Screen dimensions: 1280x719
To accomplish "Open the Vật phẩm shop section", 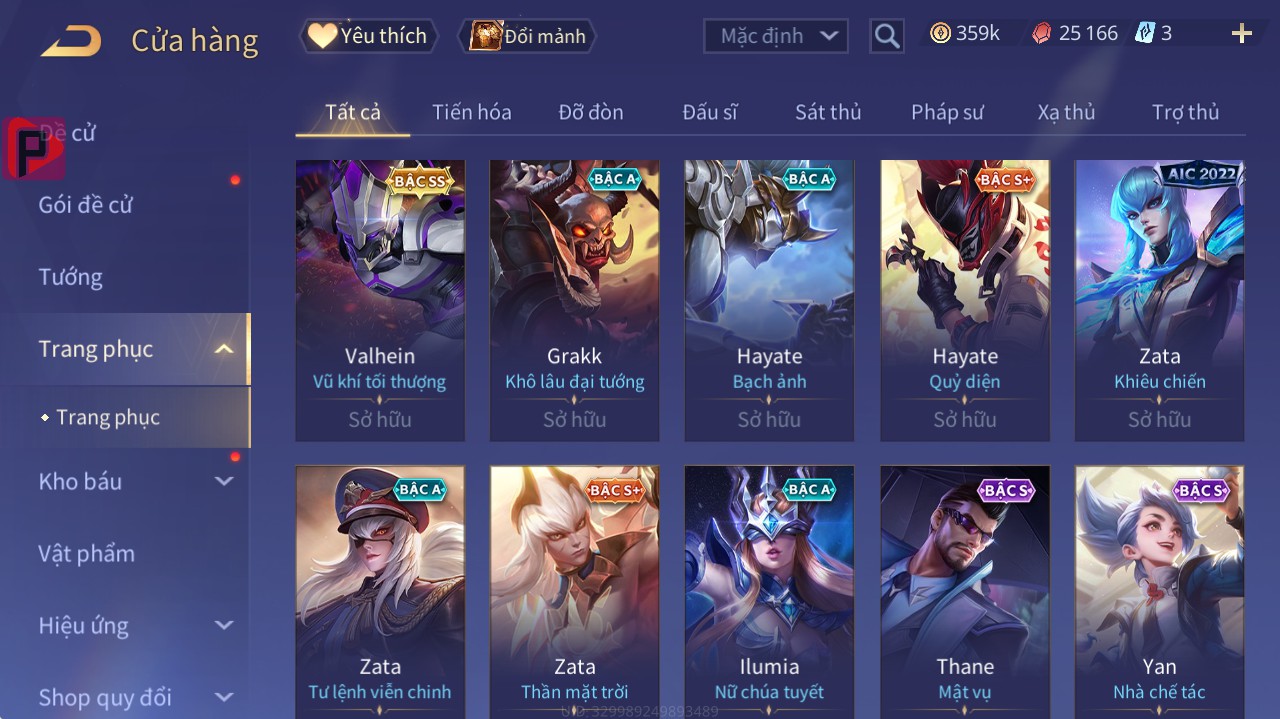I will (x=87, y=553).
